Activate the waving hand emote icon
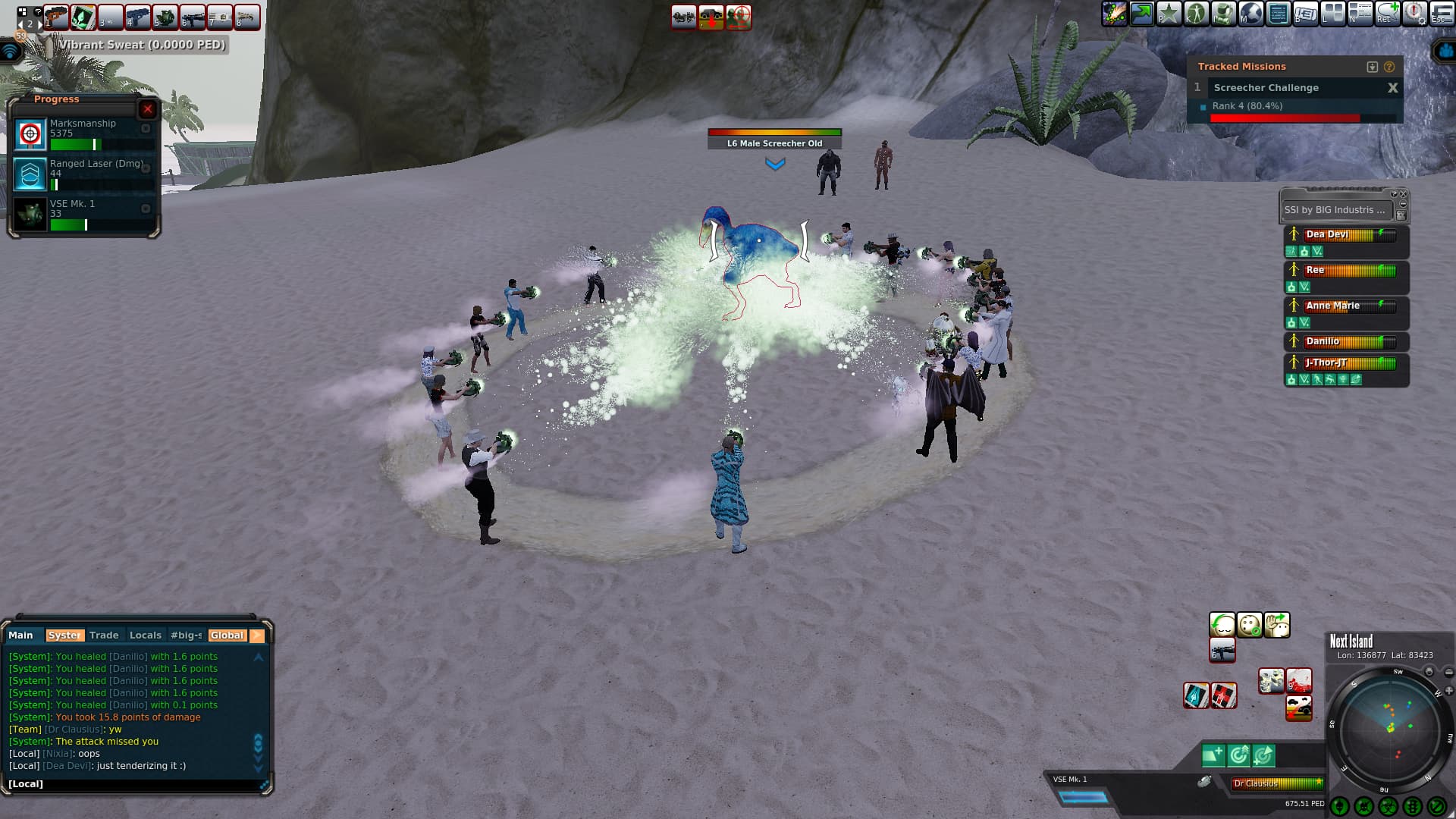Image resolution: width=1456 pixels, height=819 pixels. coord(1277,626)
